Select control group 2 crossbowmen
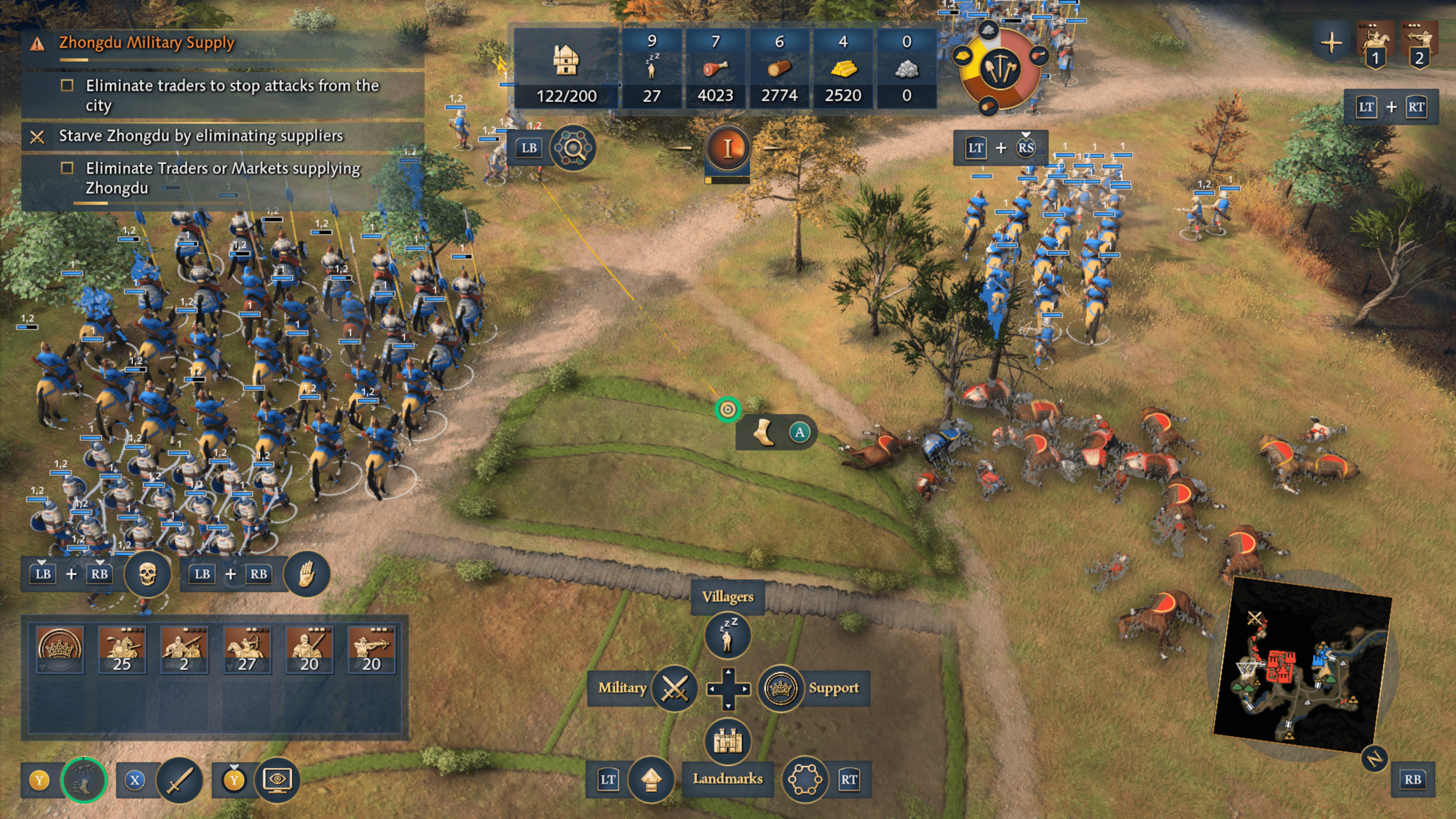The width and height of the screenshot is (1456, 819). pos(1419,44)
